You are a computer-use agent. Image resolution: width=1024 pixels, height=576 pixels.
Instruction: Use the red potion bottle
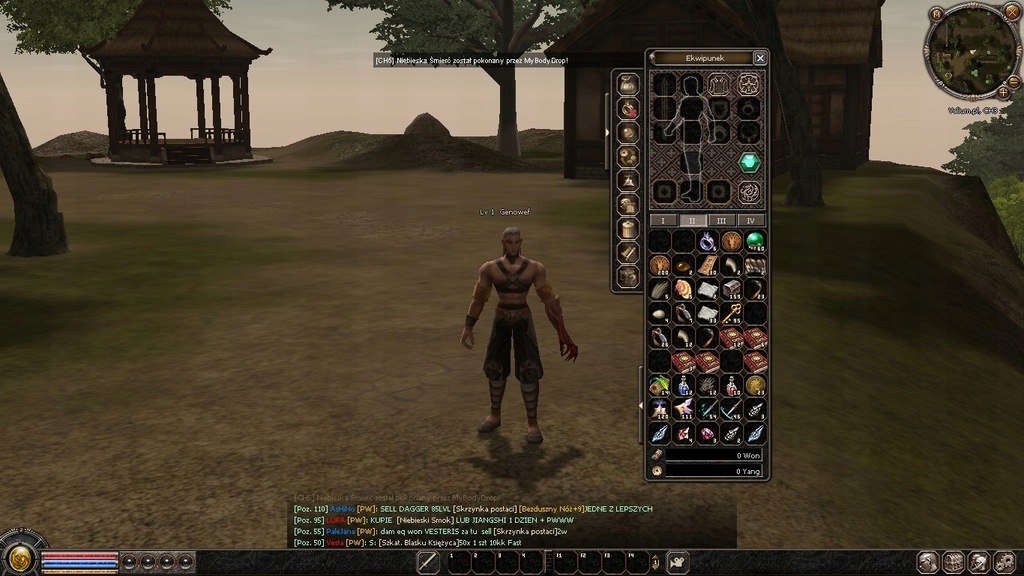coord(732,386)
